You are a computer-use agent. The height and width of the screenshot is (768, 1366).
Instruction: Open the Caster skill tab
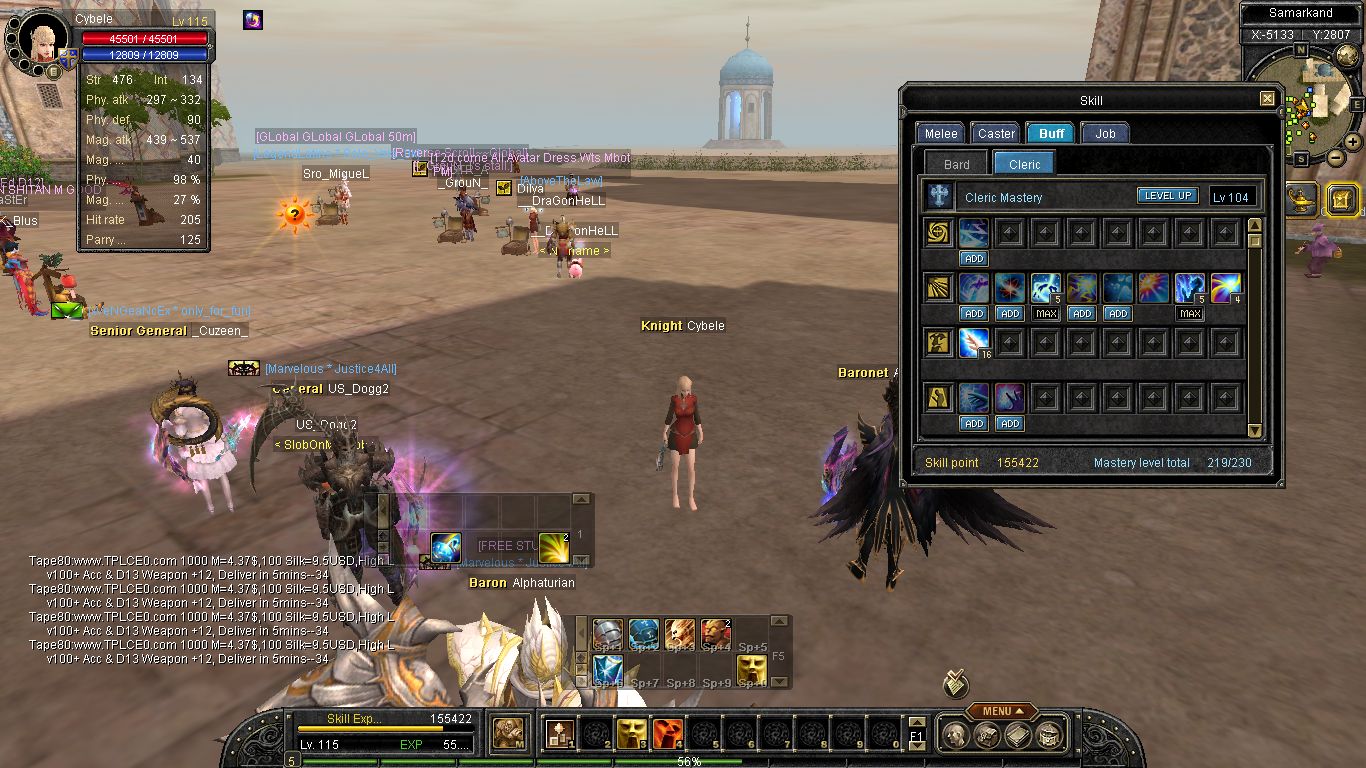click(996, 133)
